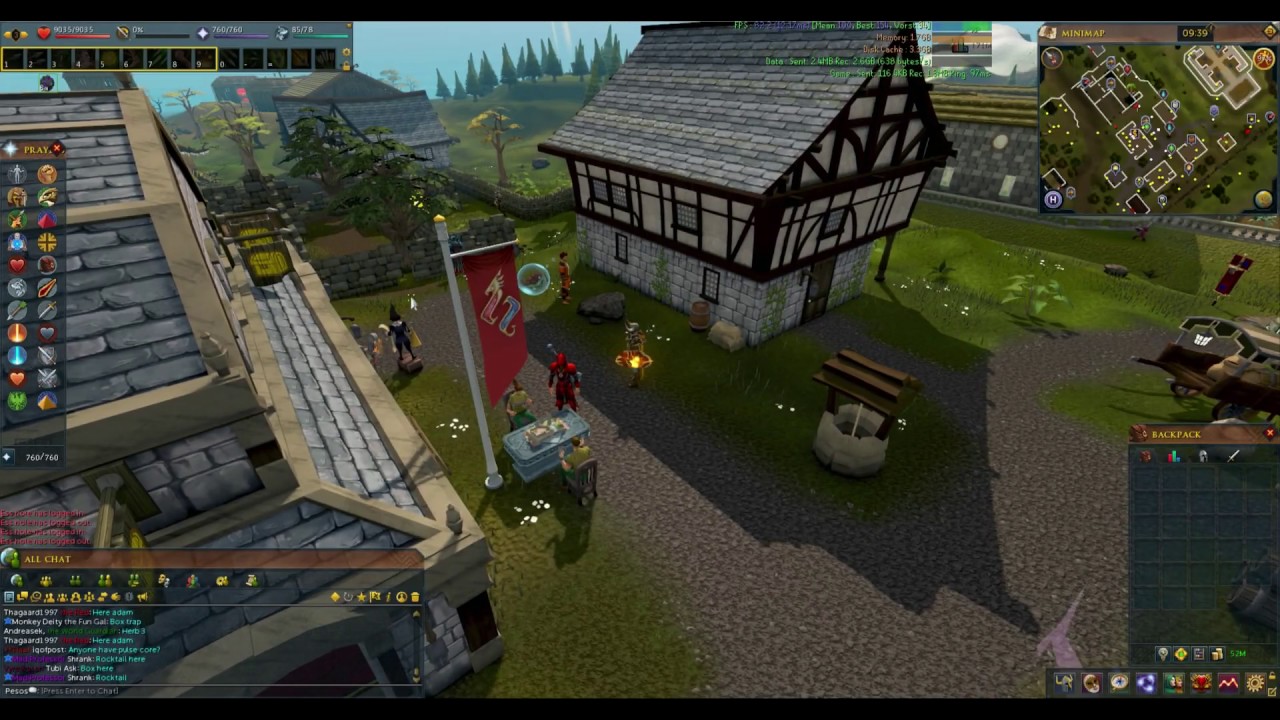Open the action bar settings gear
This screenshot has height=720, width=1280.
pyautogui.click(x=346, y=51)
